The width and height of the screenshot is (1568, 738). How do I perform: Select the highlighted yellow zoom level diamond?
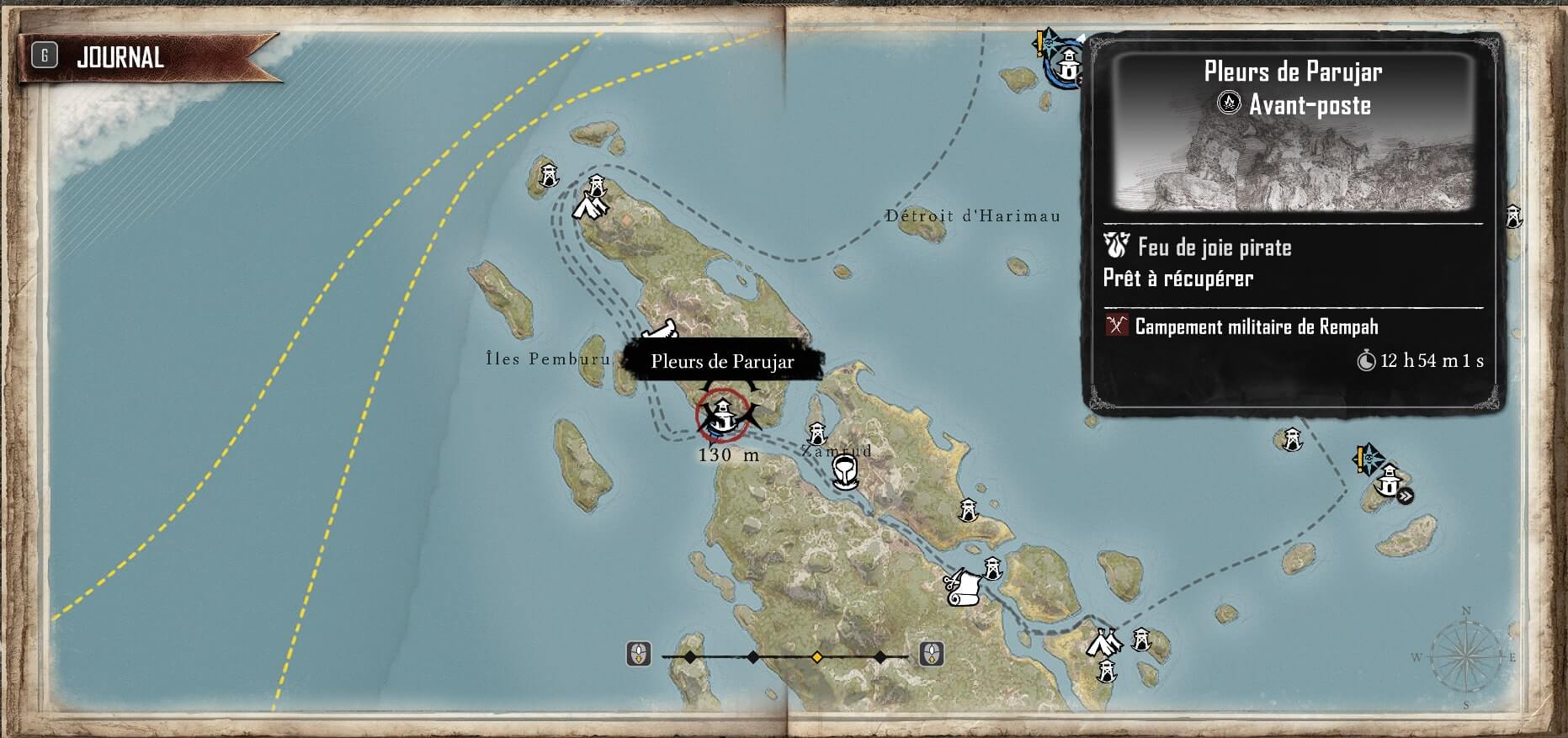click(816, 656)
